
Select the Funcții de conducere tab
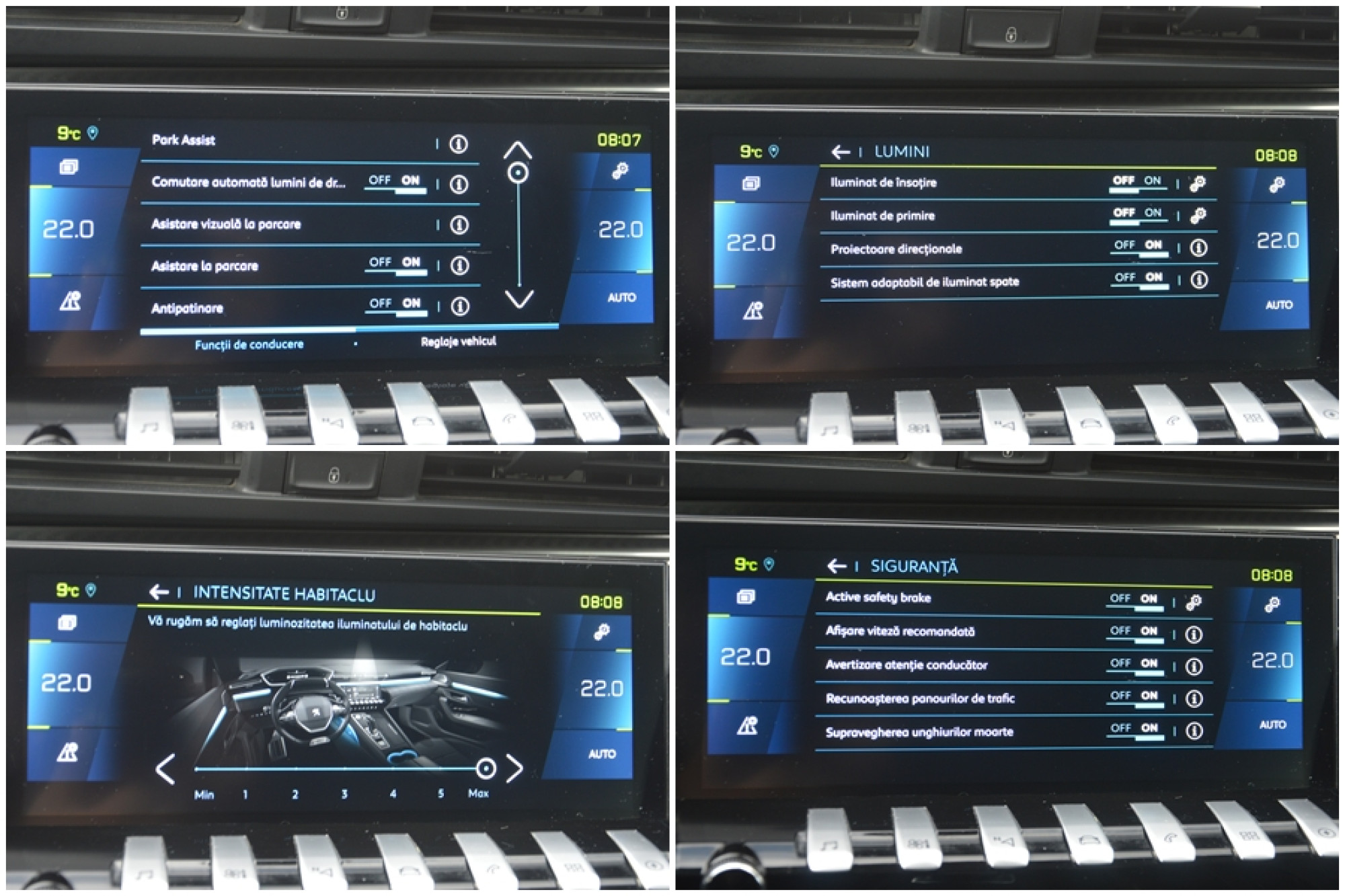[249, 345]
